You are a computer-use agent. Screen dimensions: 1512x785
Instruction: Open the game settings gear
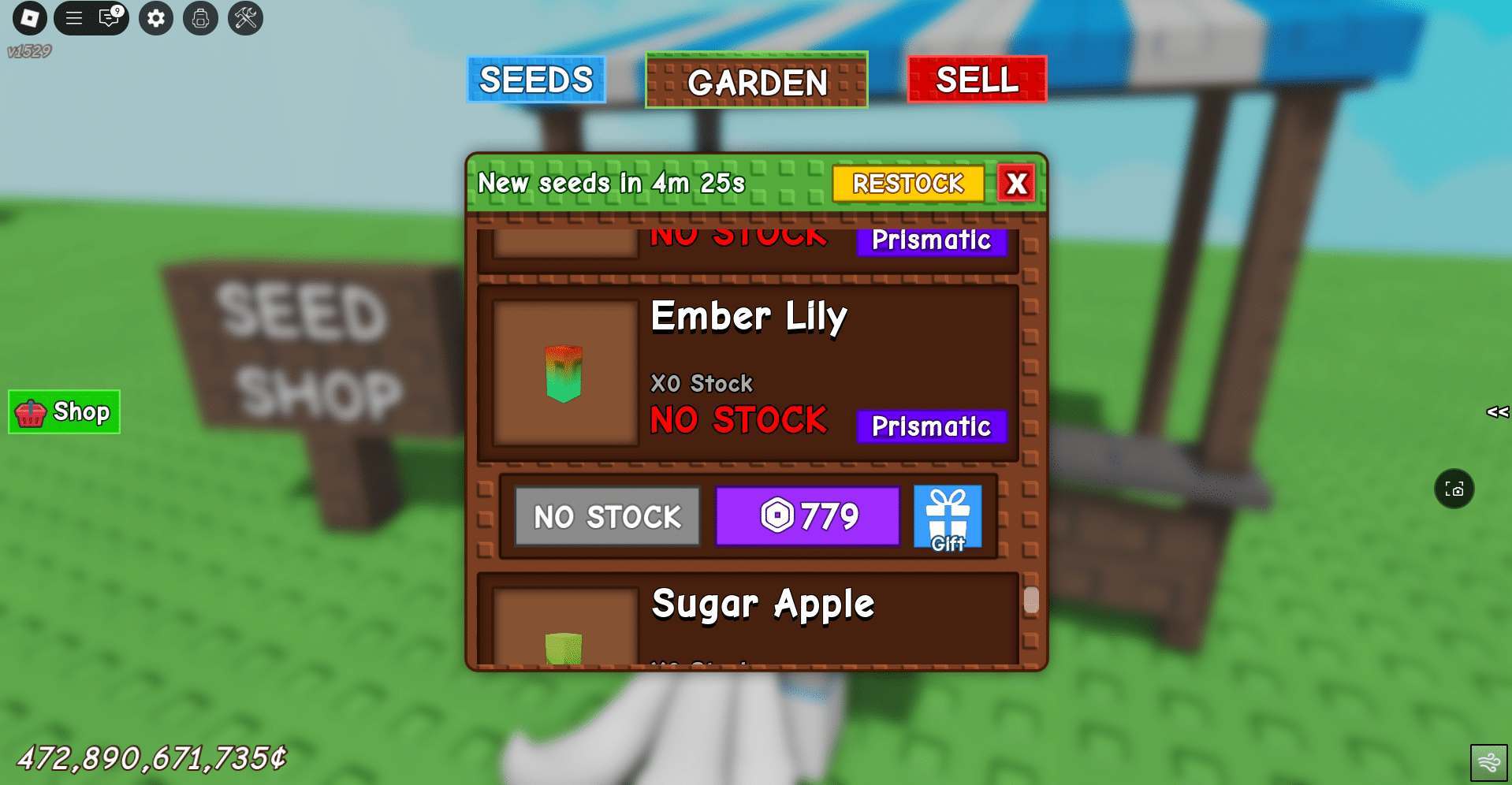coord(155,18)
